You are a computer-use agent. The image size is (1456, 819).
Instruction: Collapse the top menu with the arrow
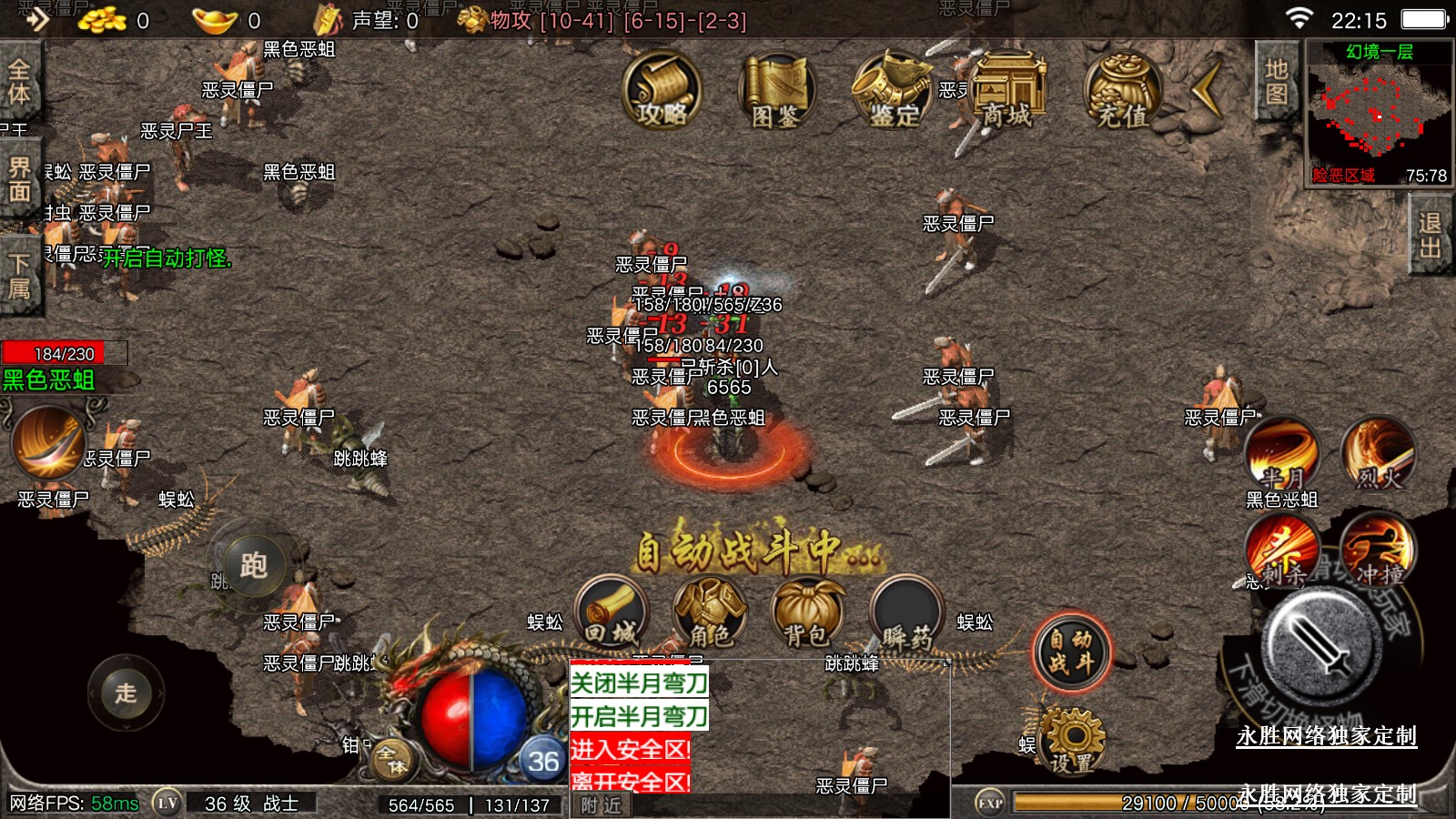coord(1208,88)
